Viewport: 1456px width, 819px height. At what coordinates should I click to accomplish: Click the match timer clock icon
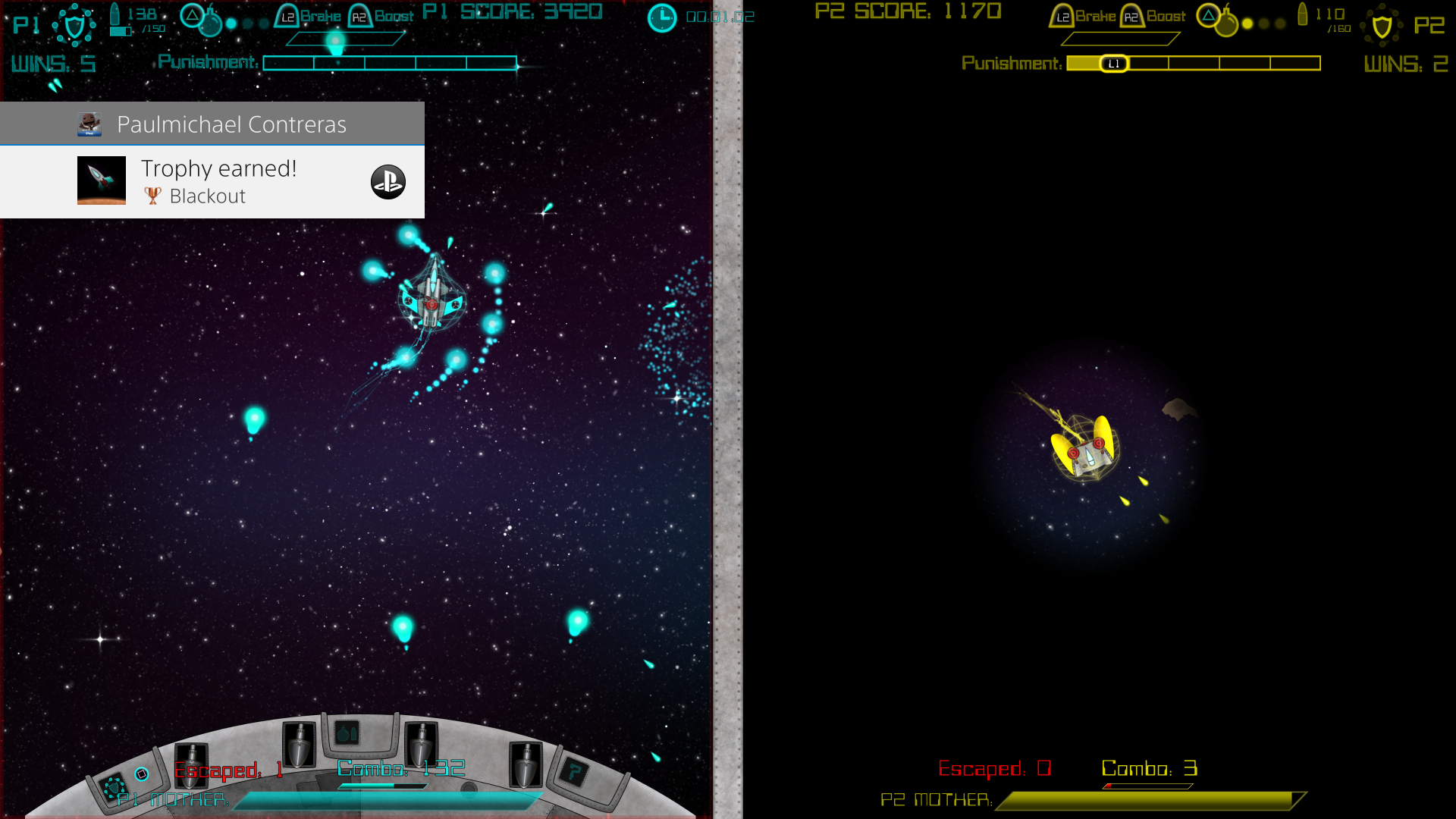coord(661,17)
